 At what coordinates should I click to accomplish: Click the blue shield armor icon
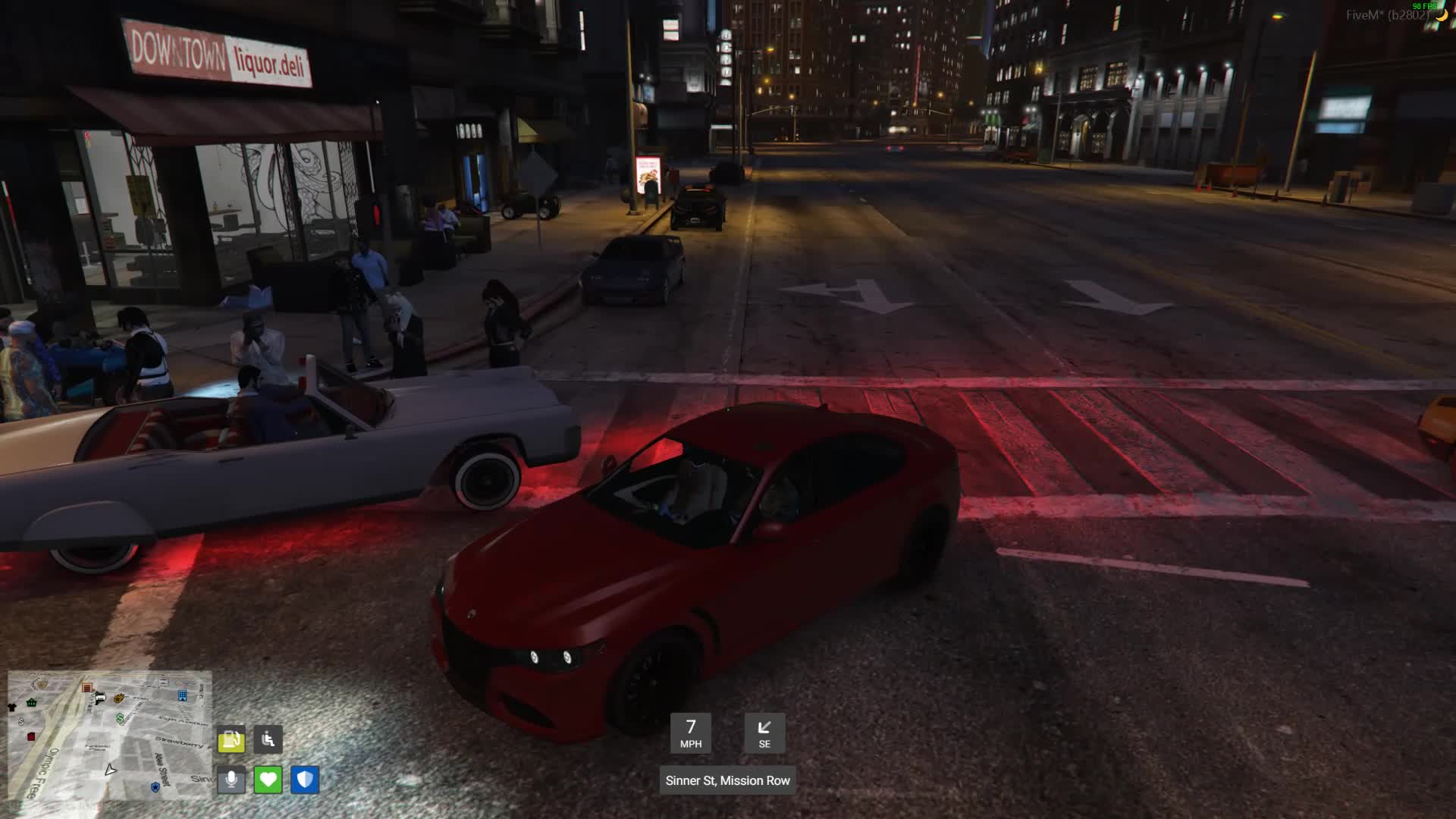(x=305, y=780)
